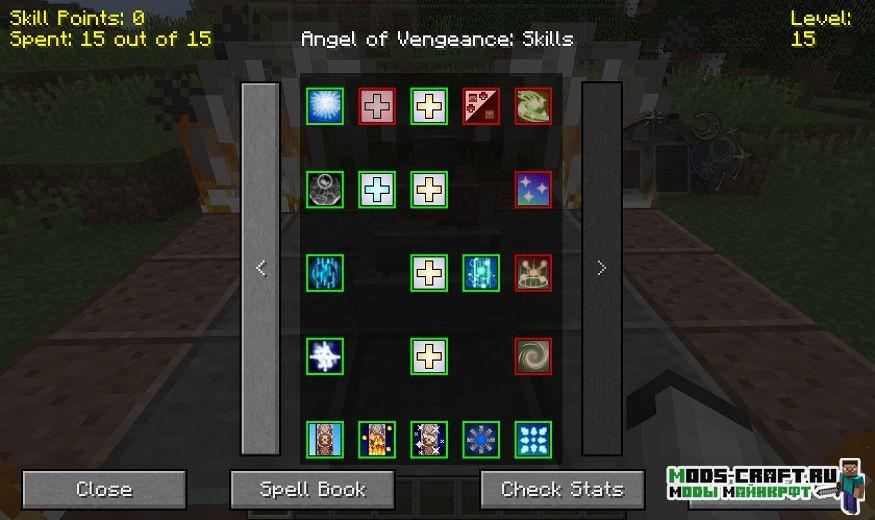
Task: Select the purple starry sparkles skill
Action: (533, 189)
